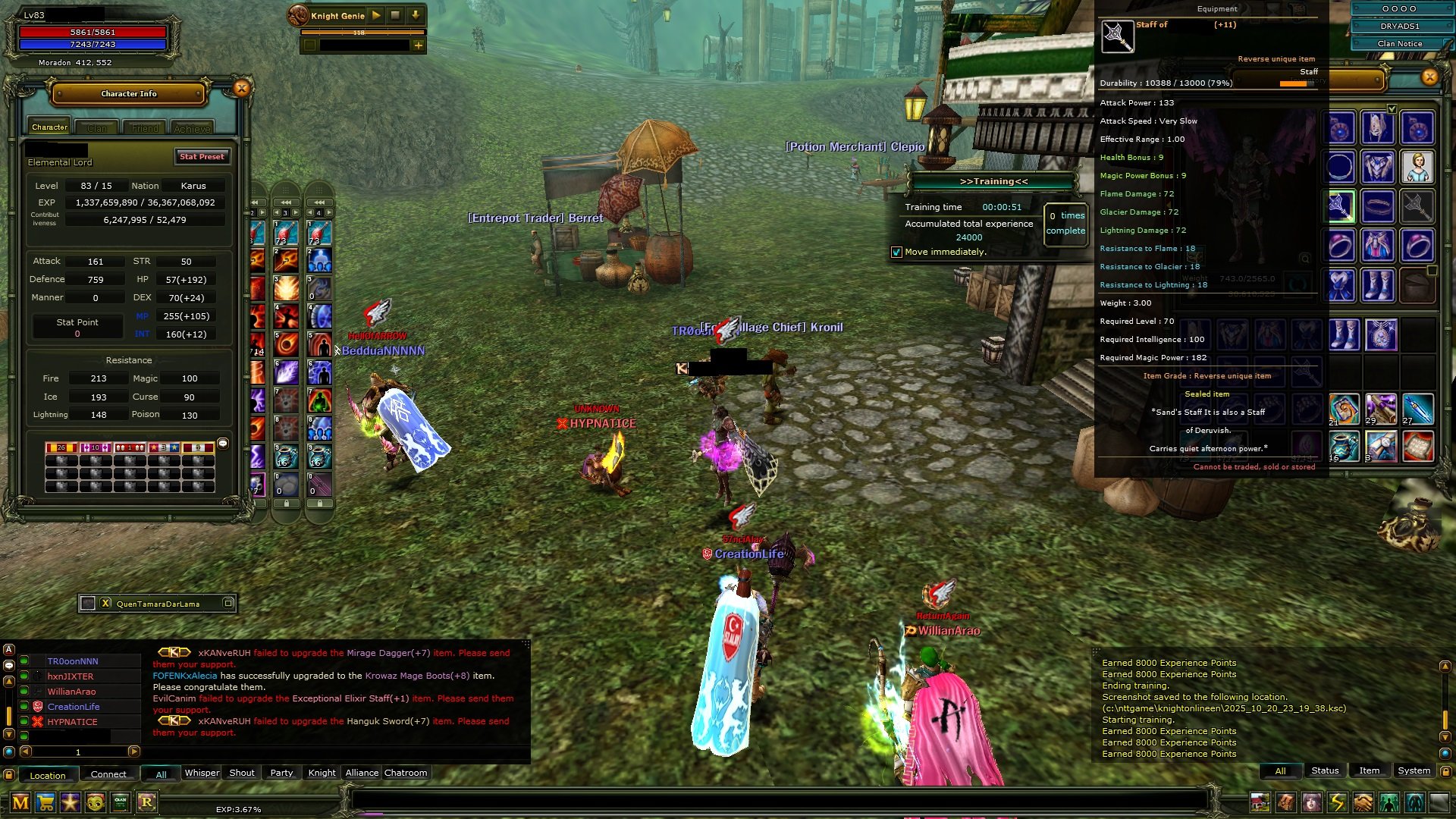The image size is (1456, 819).
Task: Switch to the Clan tab
Action: pyautogui.click(x=97, y=128)
